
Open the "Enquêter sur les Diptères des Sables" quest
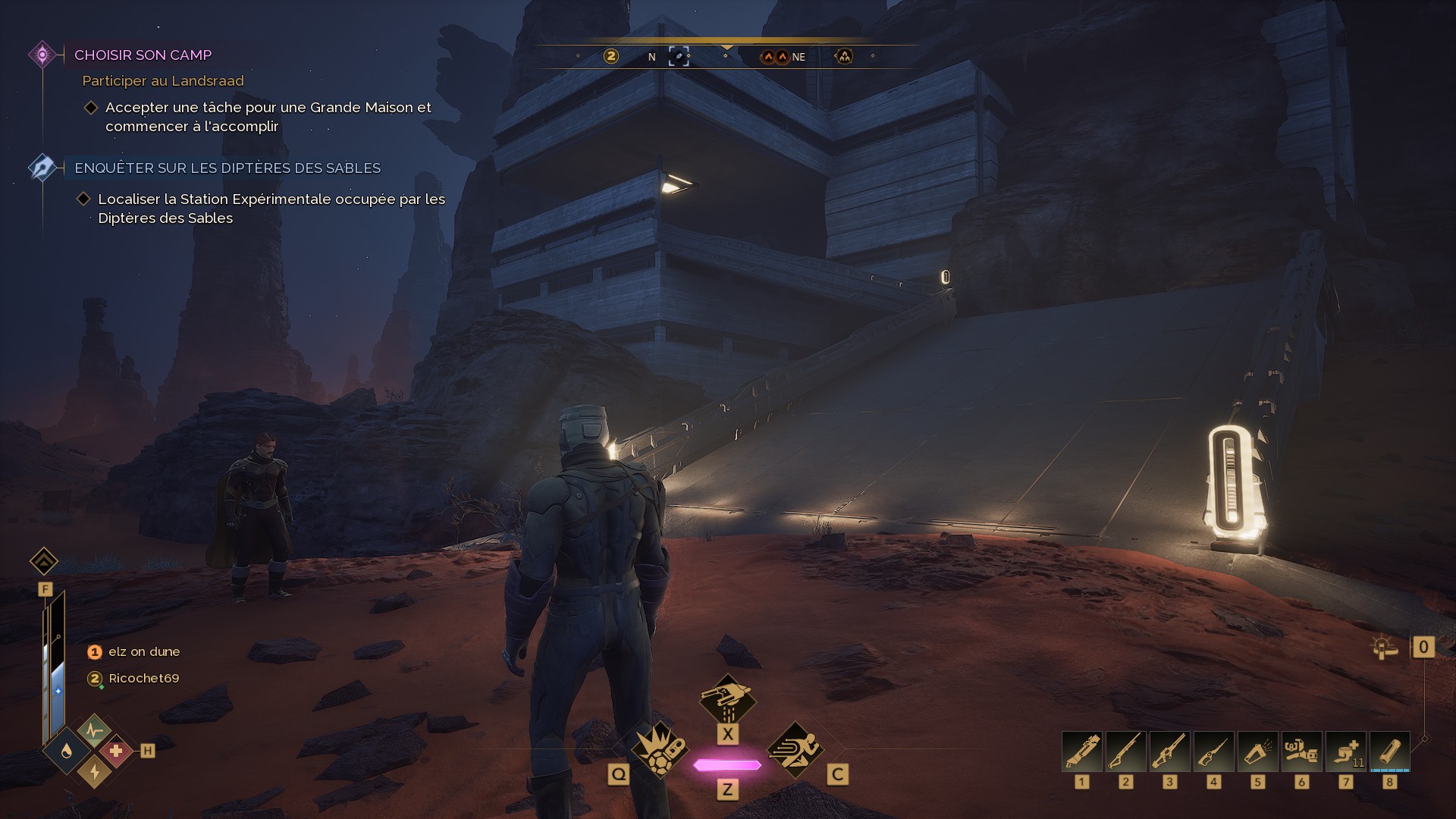pos(227,168)
